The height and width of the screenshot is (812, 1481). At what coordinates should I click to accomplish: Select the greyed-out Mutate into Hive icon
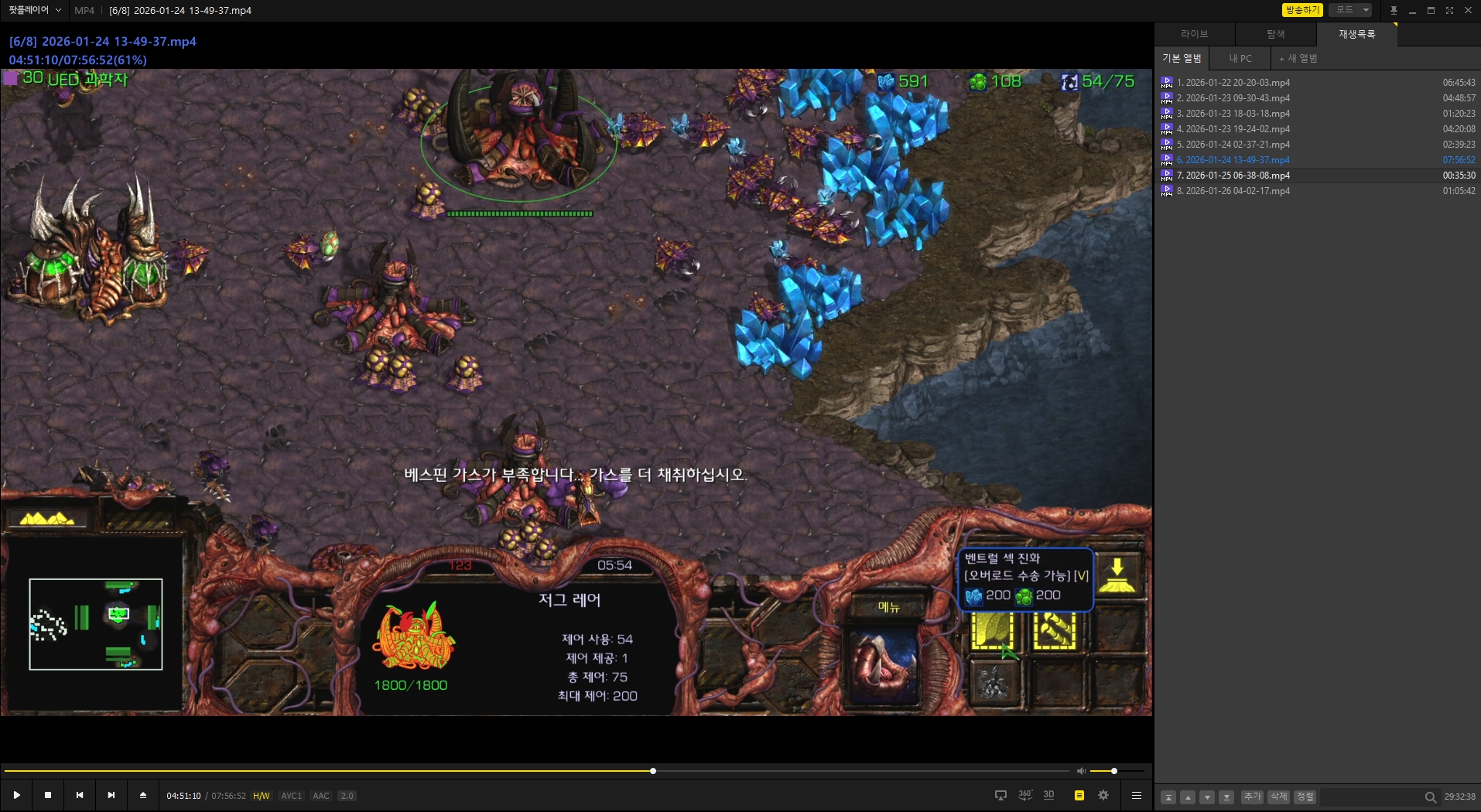(x=993, y=682)
